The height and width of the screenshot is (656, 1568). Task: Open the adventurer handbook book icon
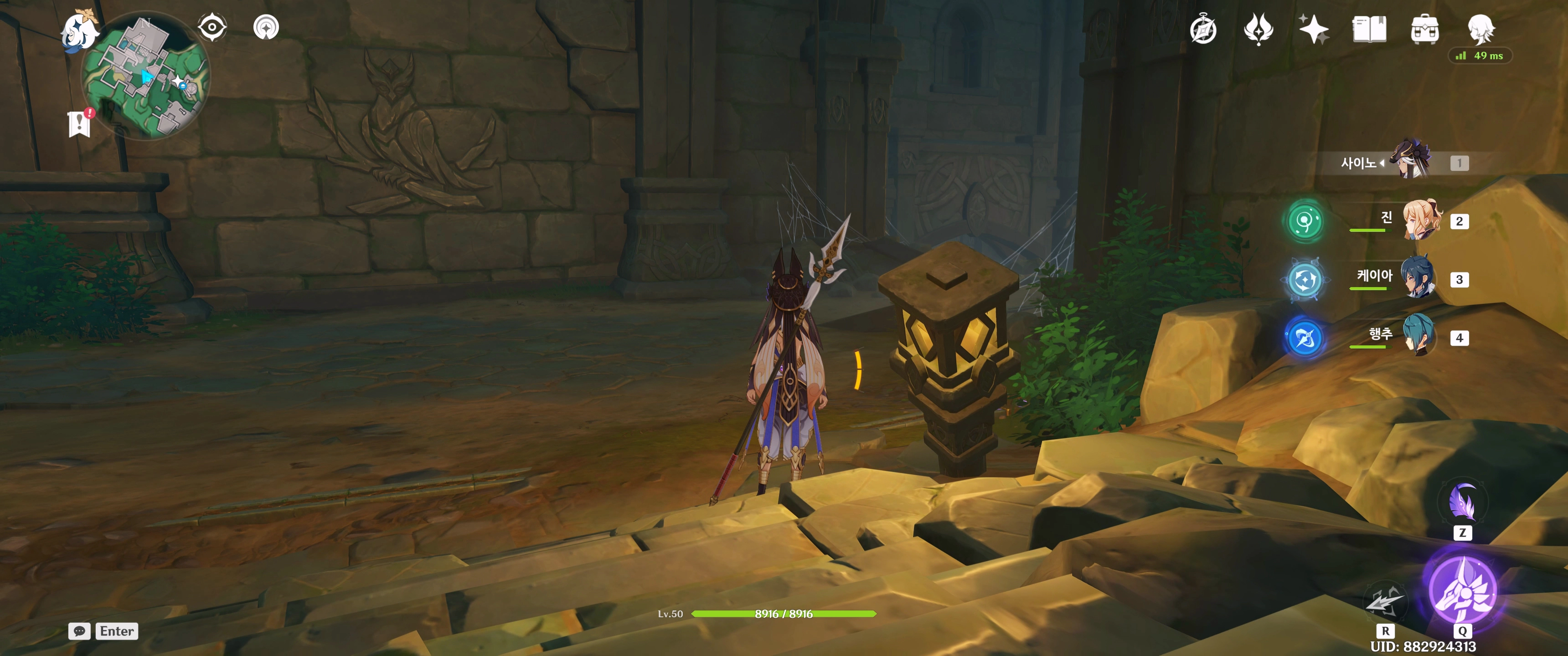pos(1369,29)
